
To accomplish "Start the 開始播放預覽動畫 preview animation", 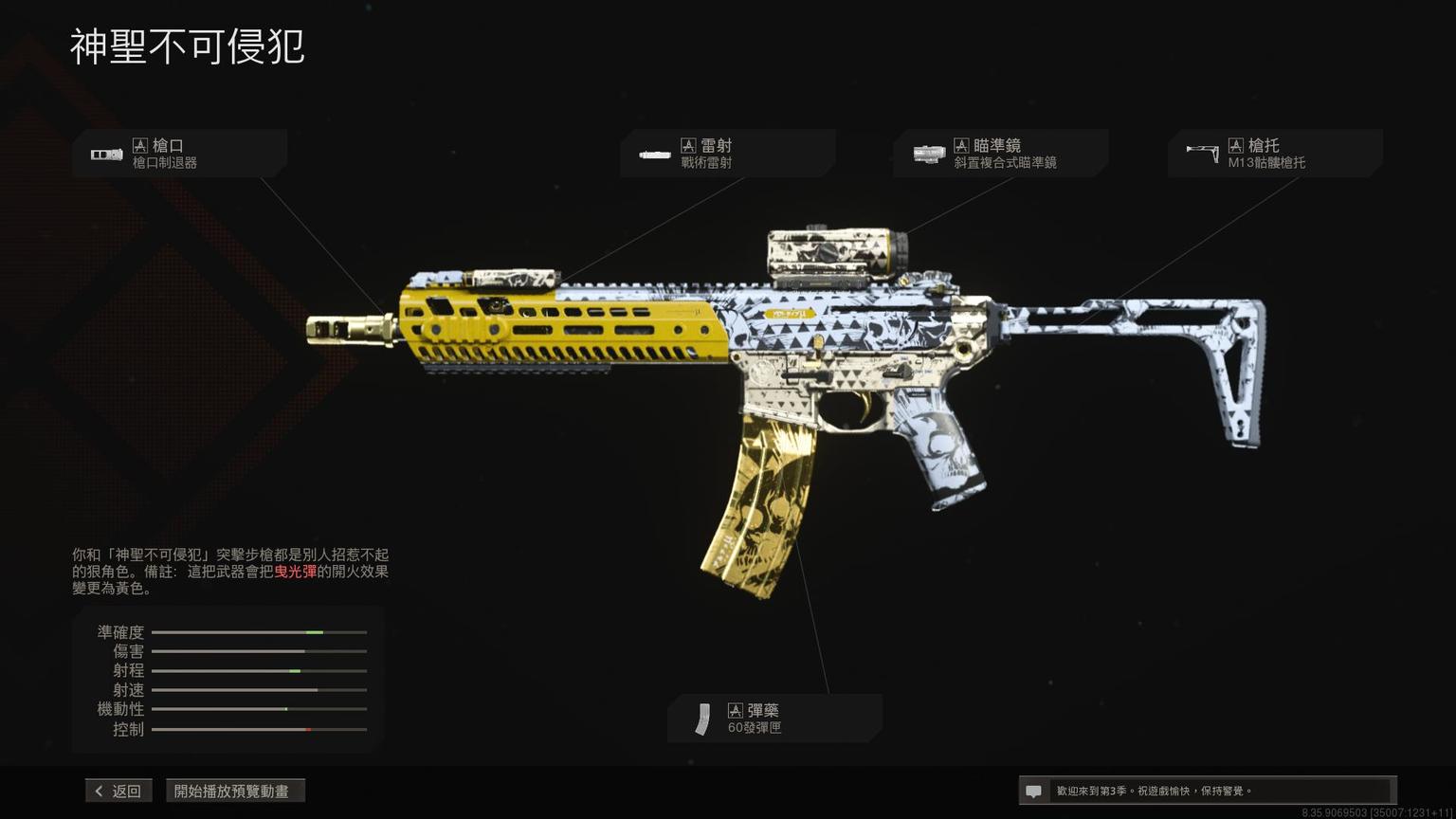I will pos(235,791).
